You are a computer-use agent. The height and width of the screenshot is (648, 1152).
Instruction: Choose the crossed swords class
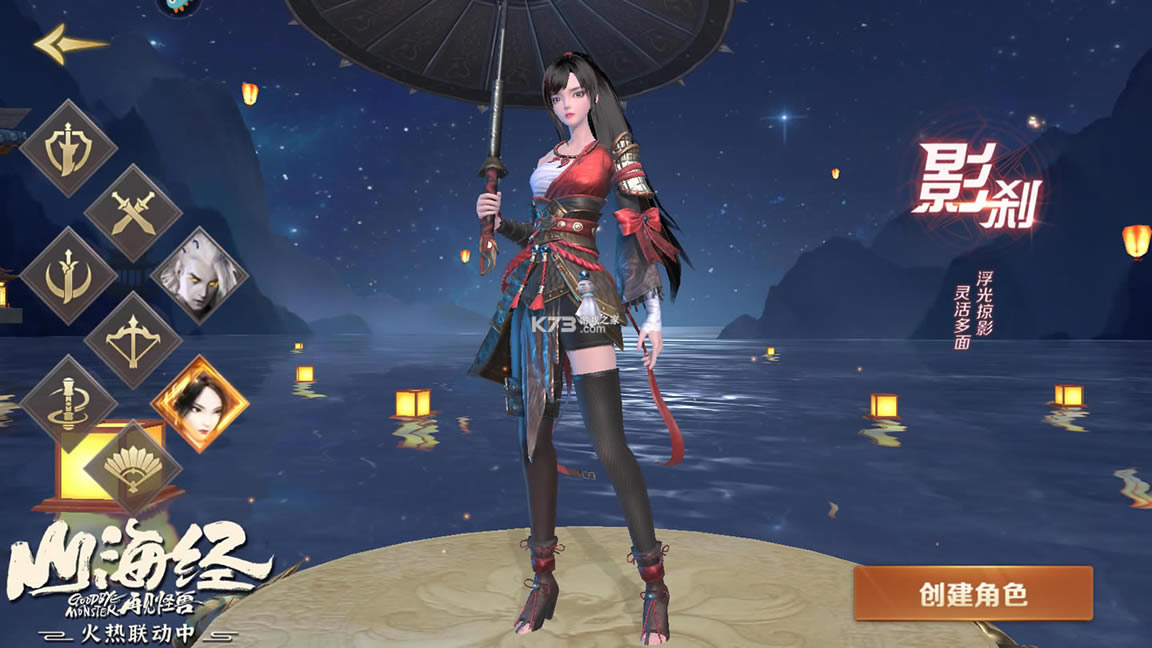(x=133, y=213)
